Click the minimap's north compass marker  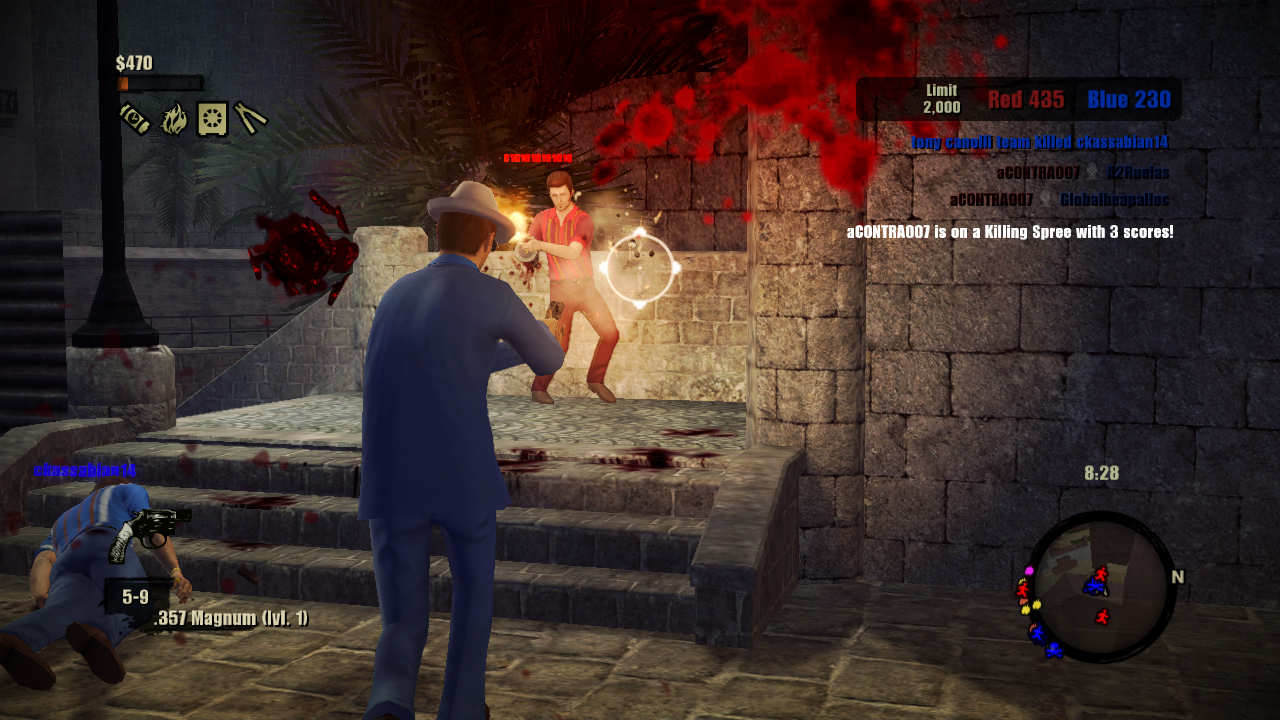1177,577
